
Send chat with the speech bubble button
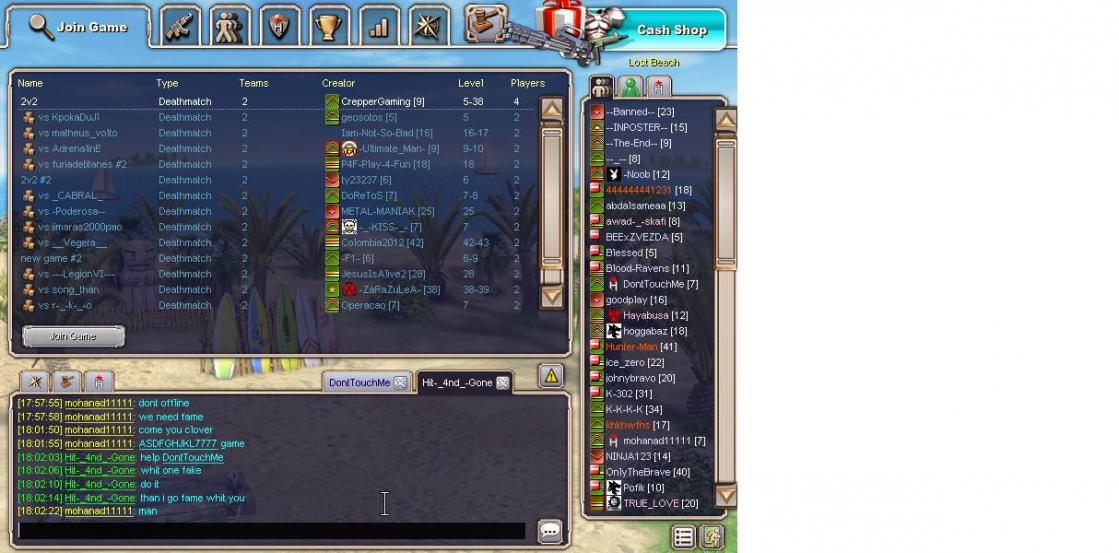click(x=549, y=531)
